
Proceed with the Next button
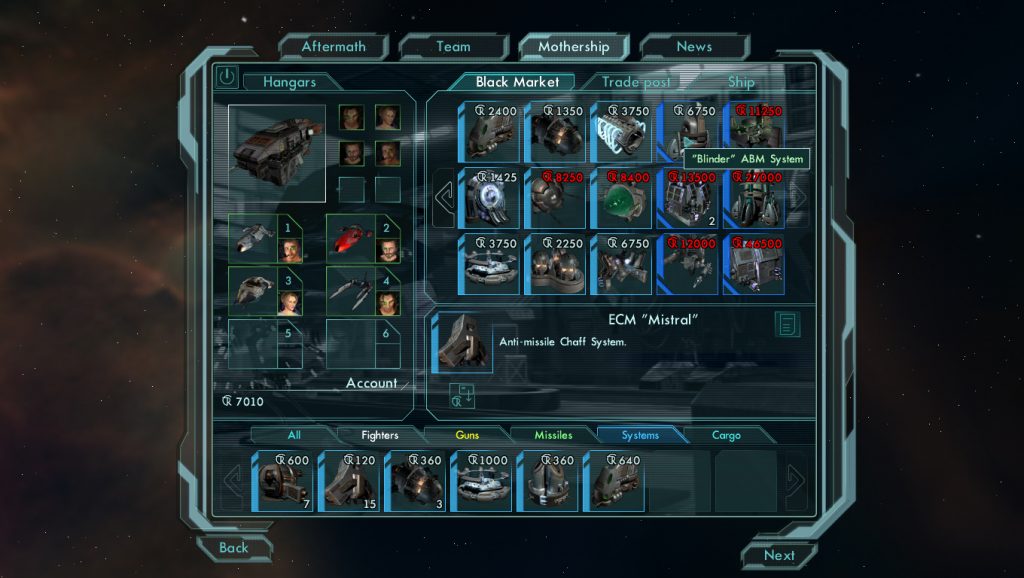[779, 555]
